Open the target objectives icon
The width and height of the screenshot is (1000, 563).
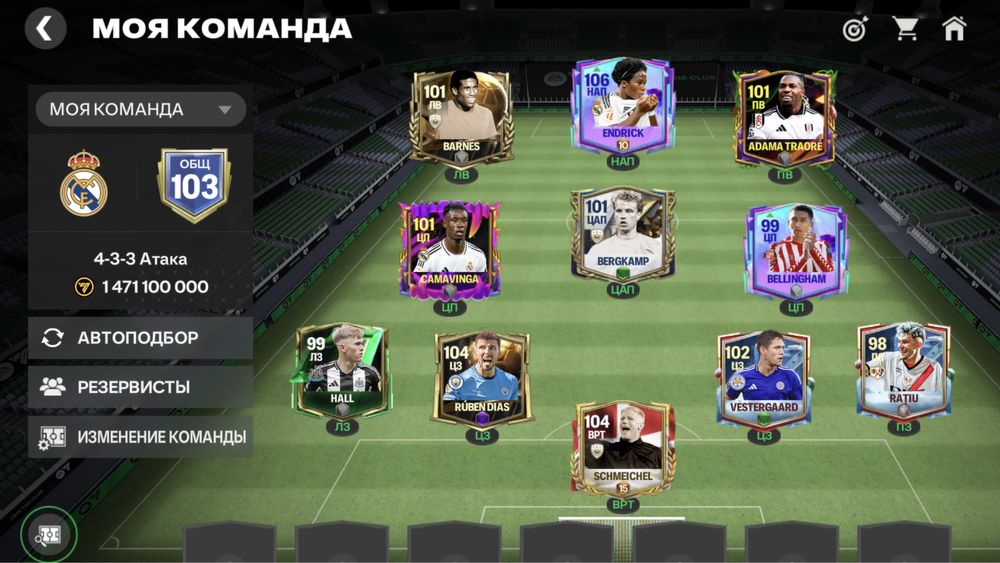[855, 29]
